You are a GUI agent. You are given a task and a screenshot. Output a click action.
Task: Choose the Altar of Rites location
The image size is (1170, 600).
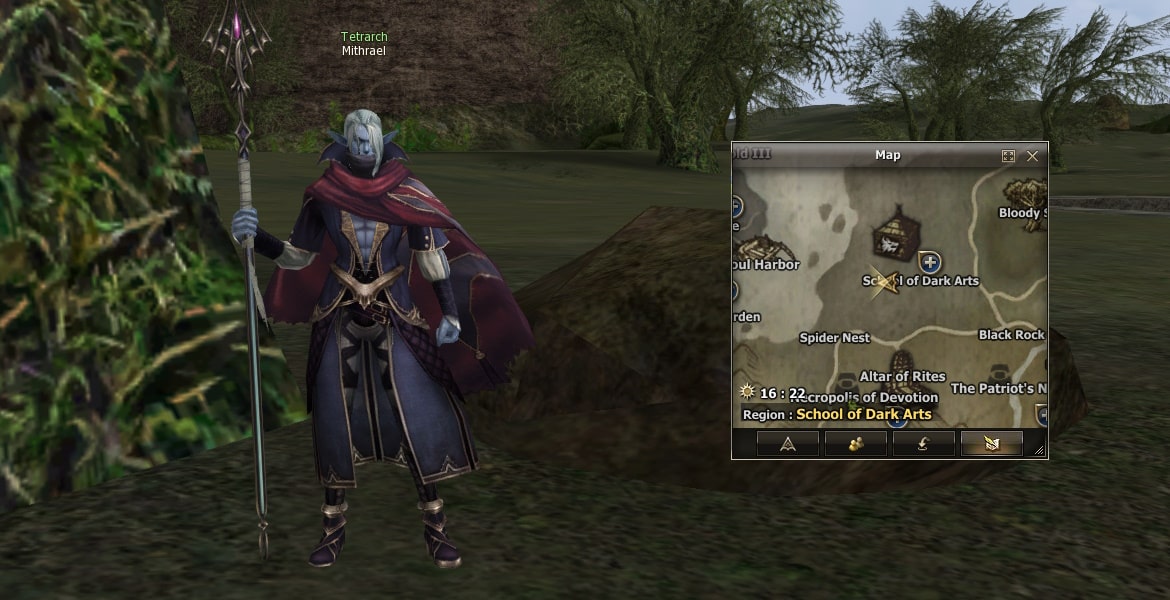click(x=903, y=375)
